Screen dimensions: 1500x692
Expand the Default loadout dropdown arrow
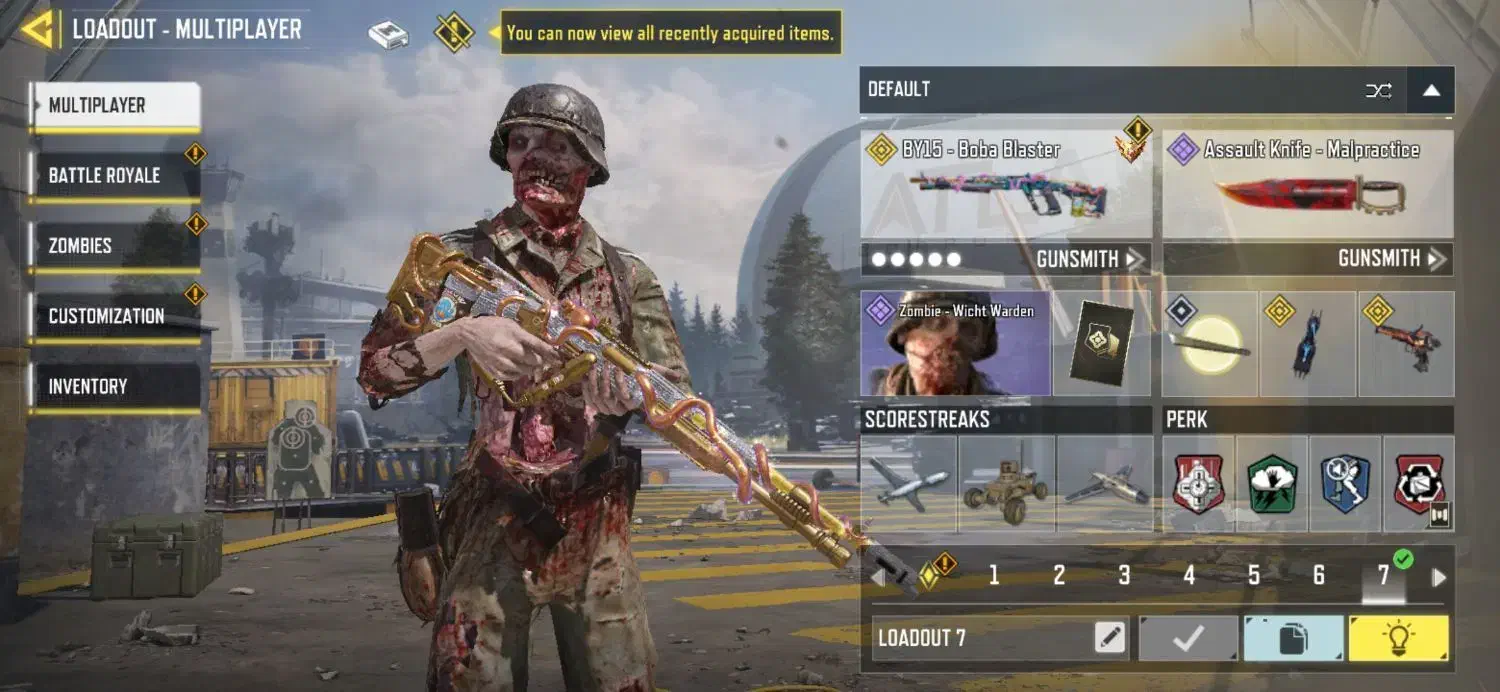tap(1431, 90)
